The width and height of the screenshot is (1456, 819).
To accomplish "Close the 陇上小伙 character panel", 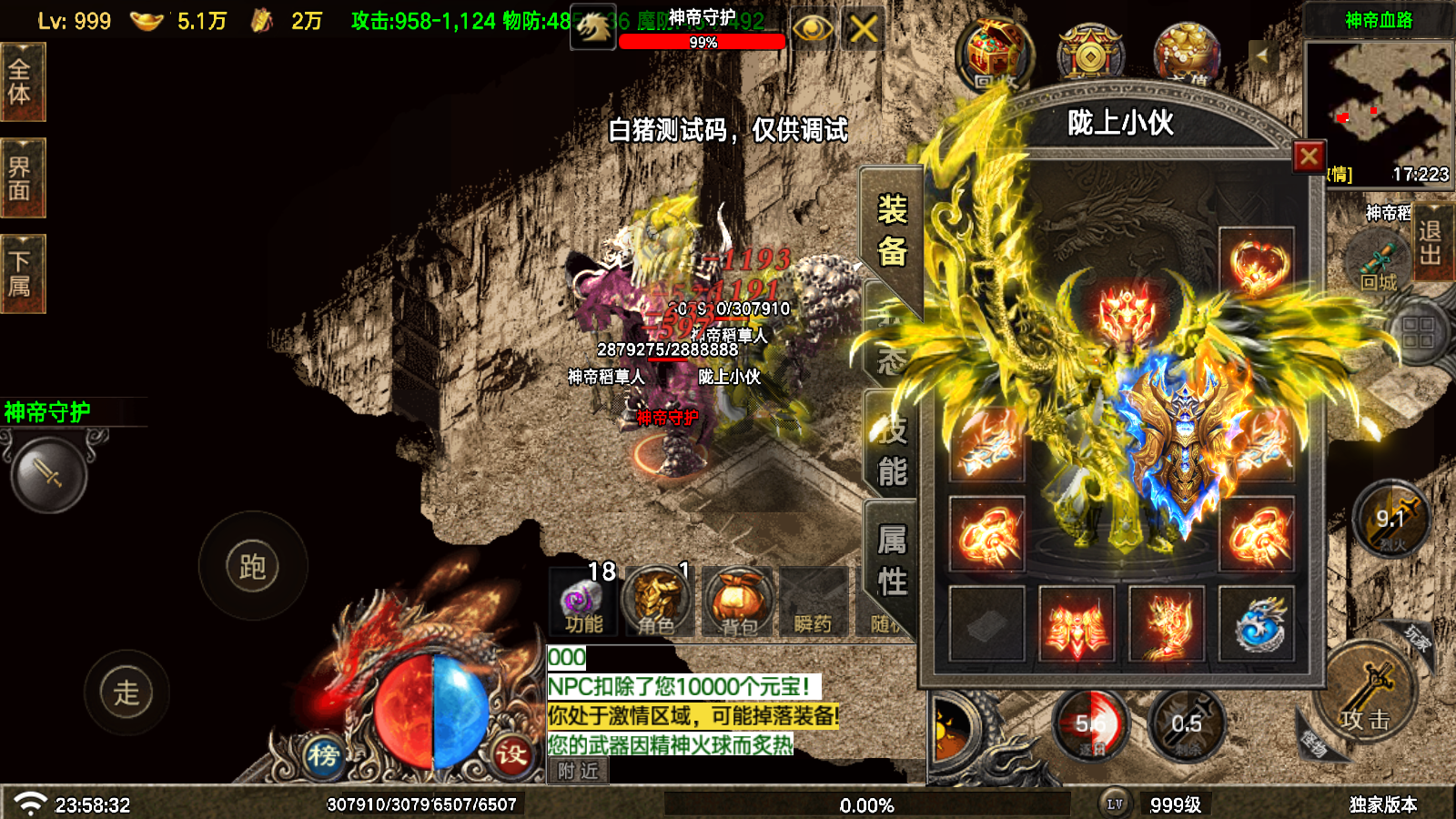I will (x=1309, y=157).
